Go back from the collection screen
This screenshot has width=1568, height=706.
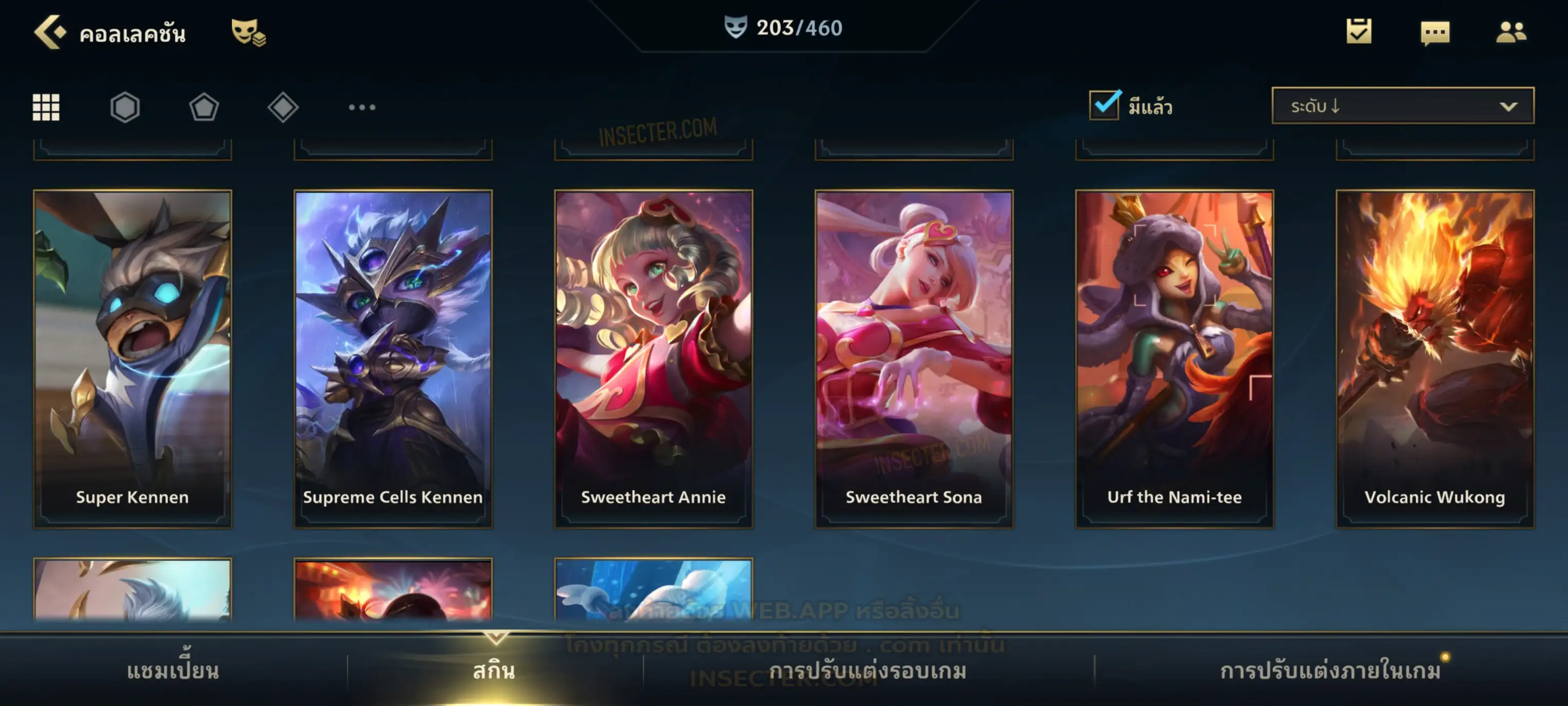[49, 32]
